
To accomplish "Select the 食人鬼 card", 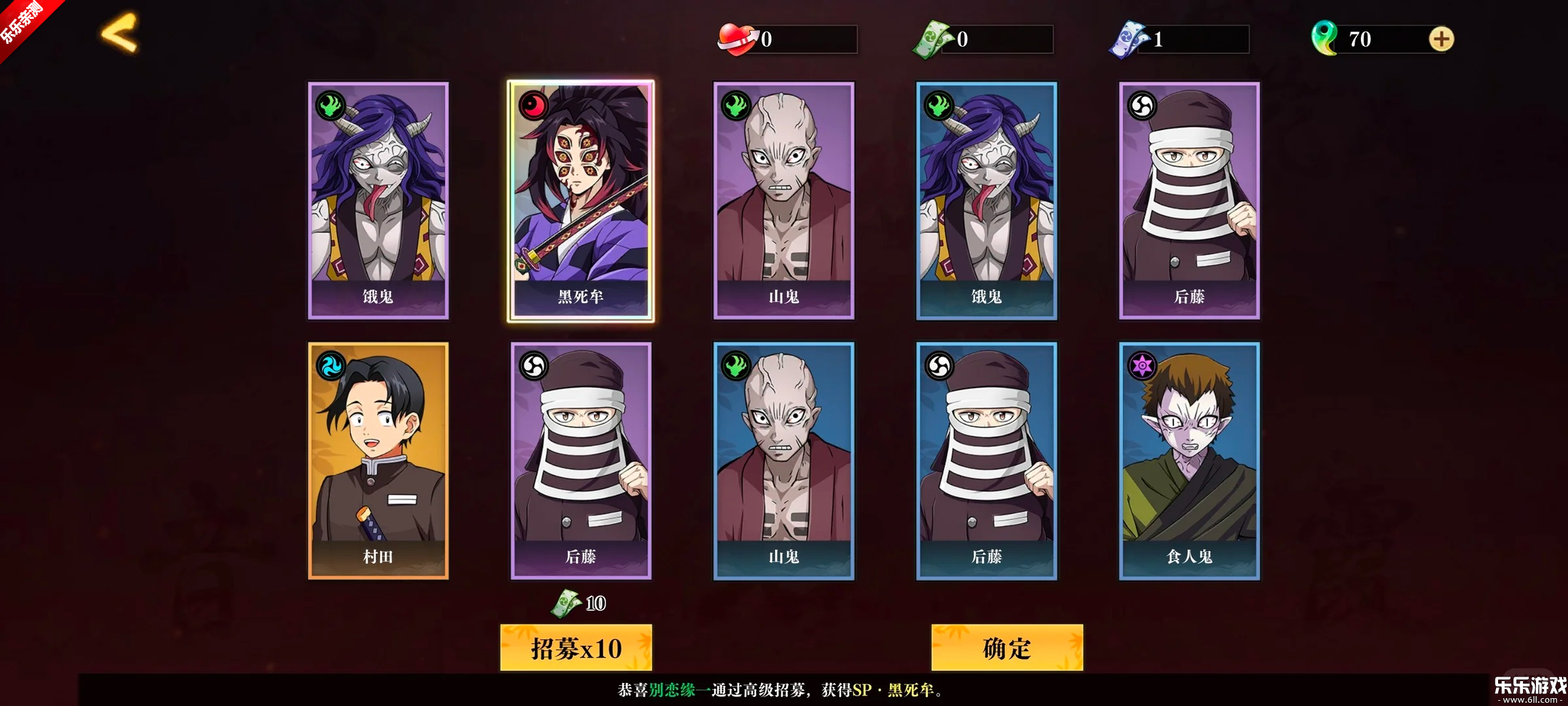I will 1189,461.
